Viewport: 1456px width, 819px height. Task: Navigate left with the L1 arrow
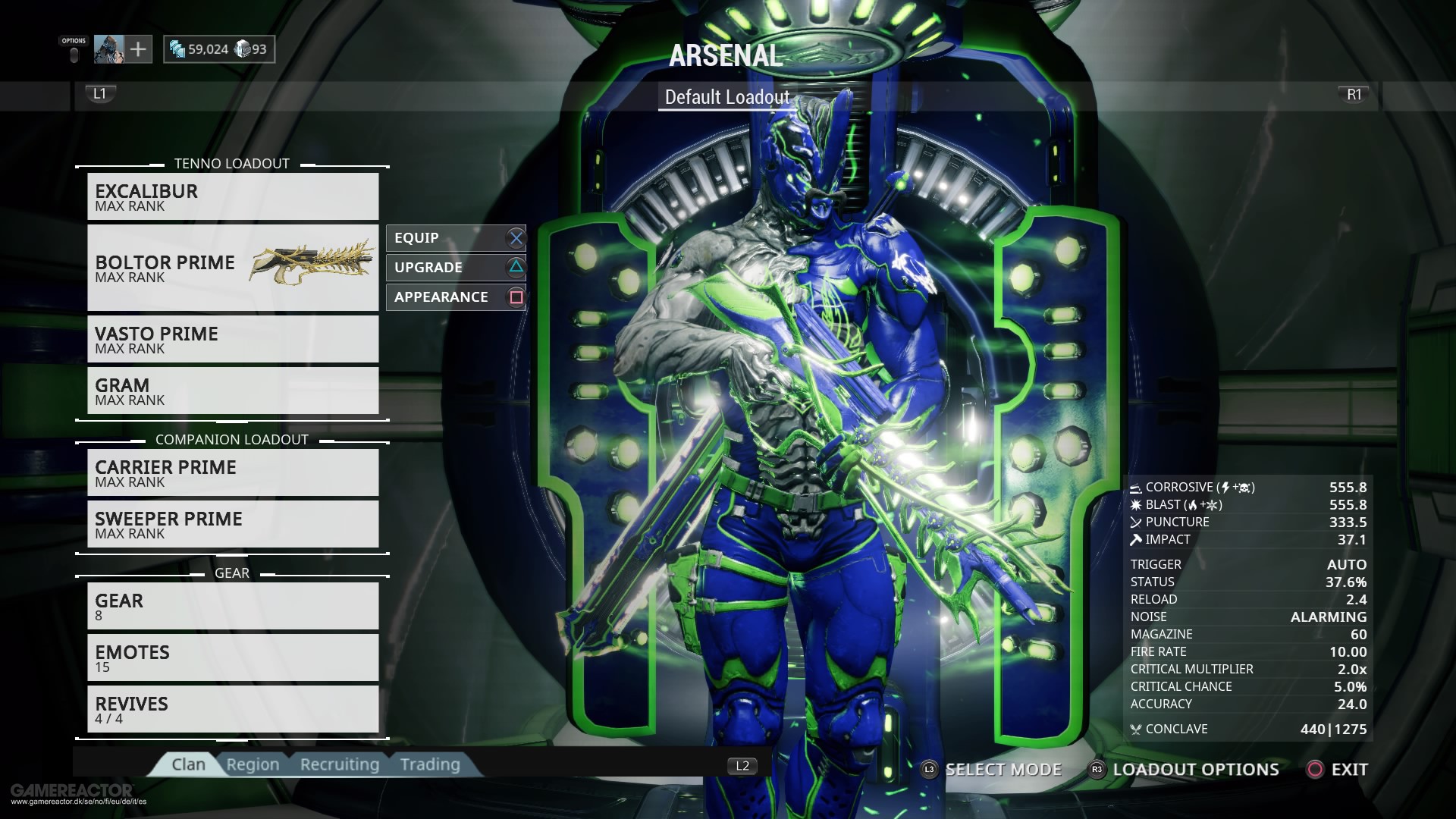pos(99,94)
